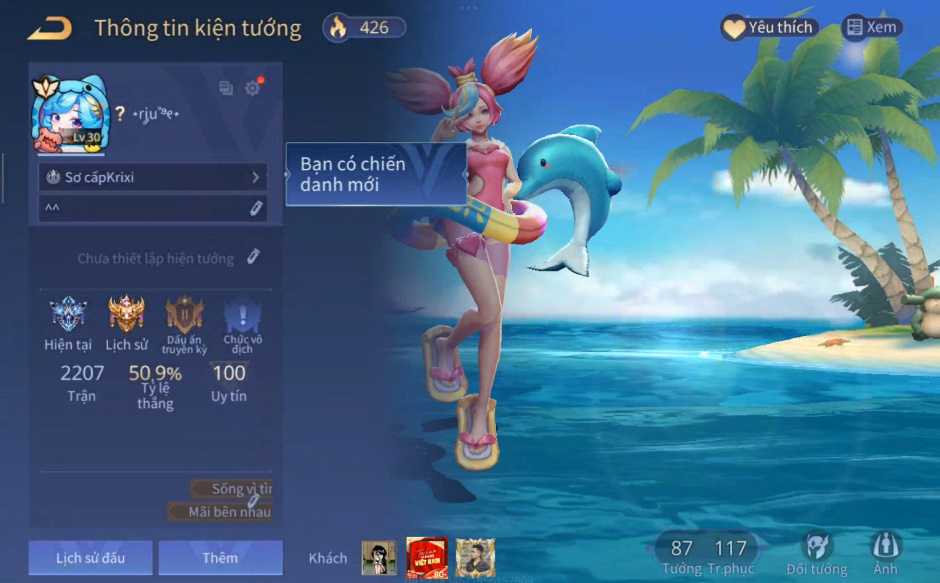Open Lịch sử đấu match history
940x583 pixels.
coord(90,558)
